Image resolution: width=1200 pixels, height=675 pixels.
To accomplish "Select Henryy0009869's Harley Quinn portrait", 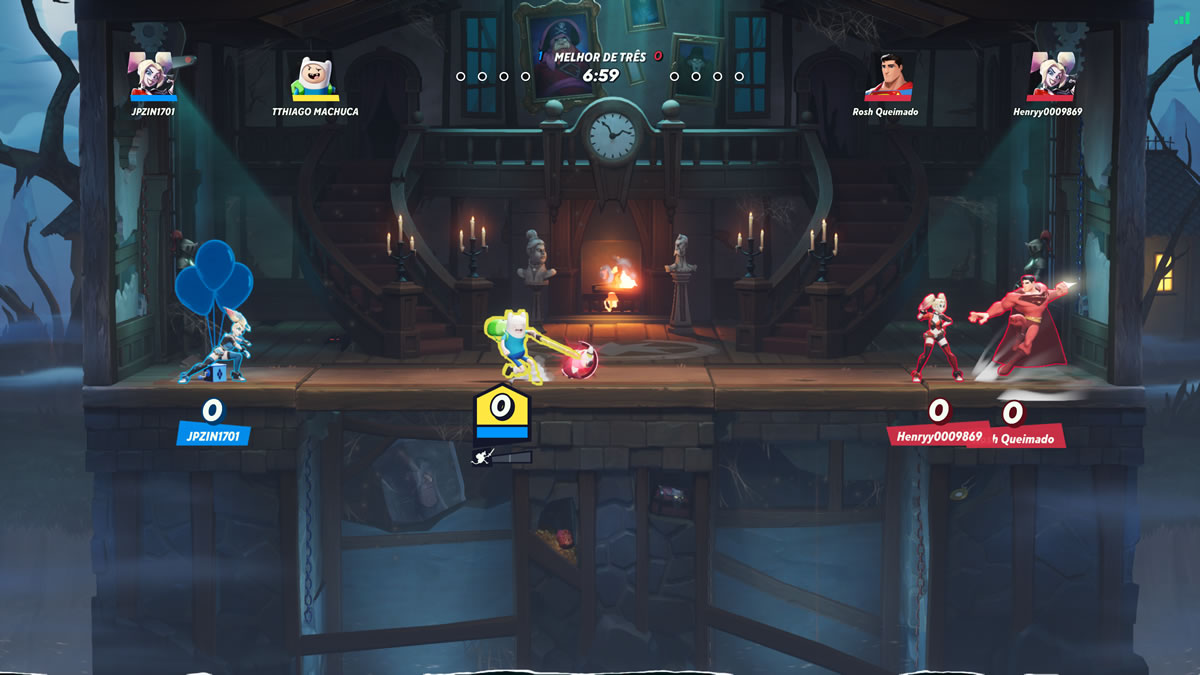I will tap(1054, 75).
